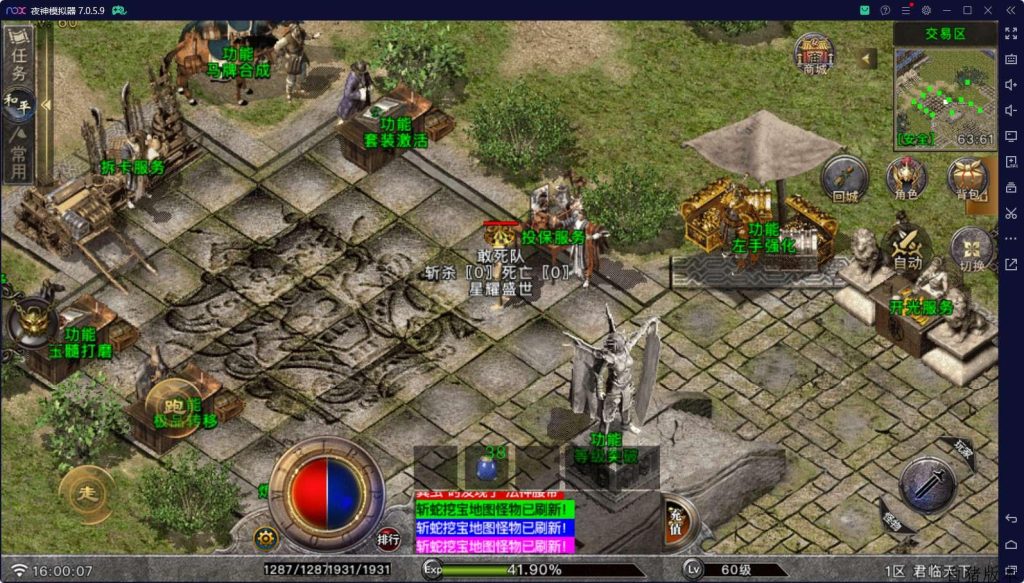Toggle the 和平 peace mode button
The image size is (1024, 583).
(18, 100)
